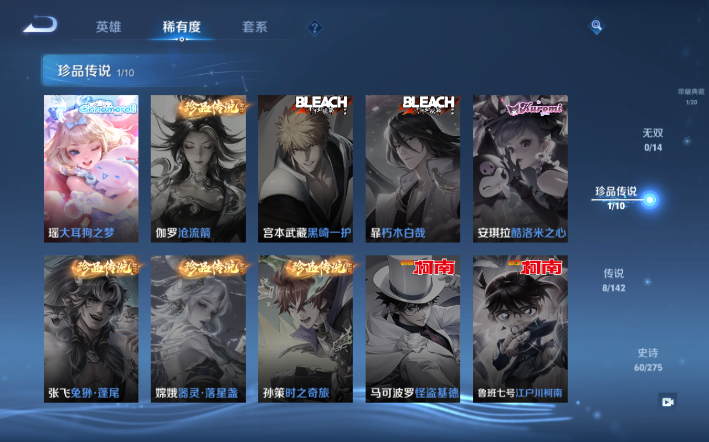The height and width of the screenshot is (442, 709).
Task: Switch to the 史诗 rarity category
Action: 648,359
